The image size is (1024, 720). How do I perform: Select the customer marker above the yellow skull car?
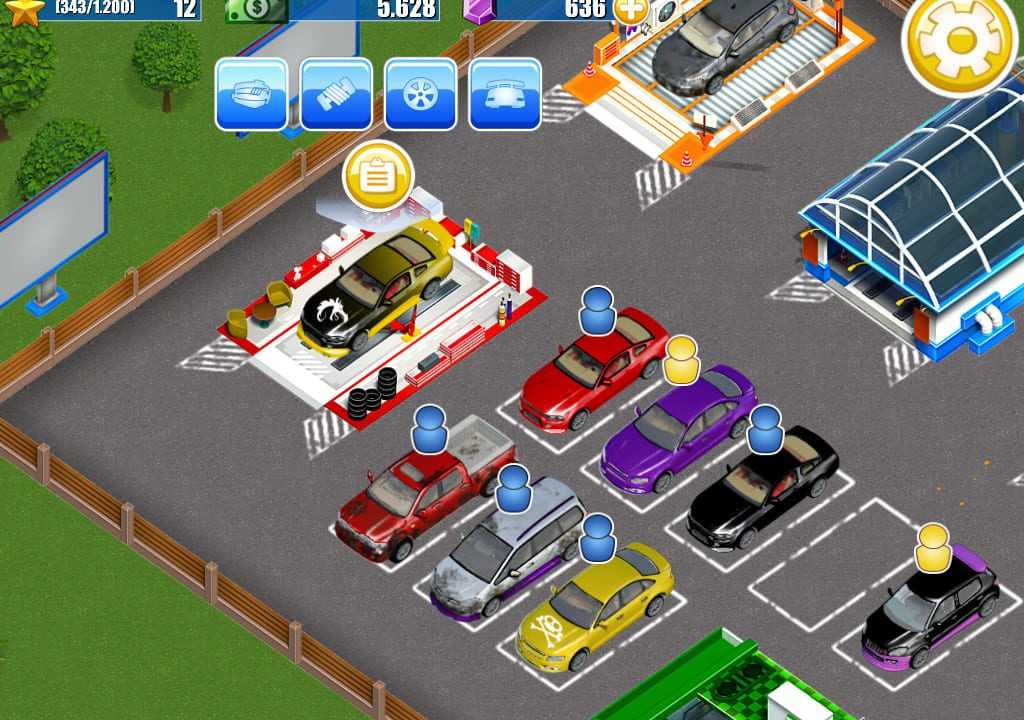(x=597, y=538)
